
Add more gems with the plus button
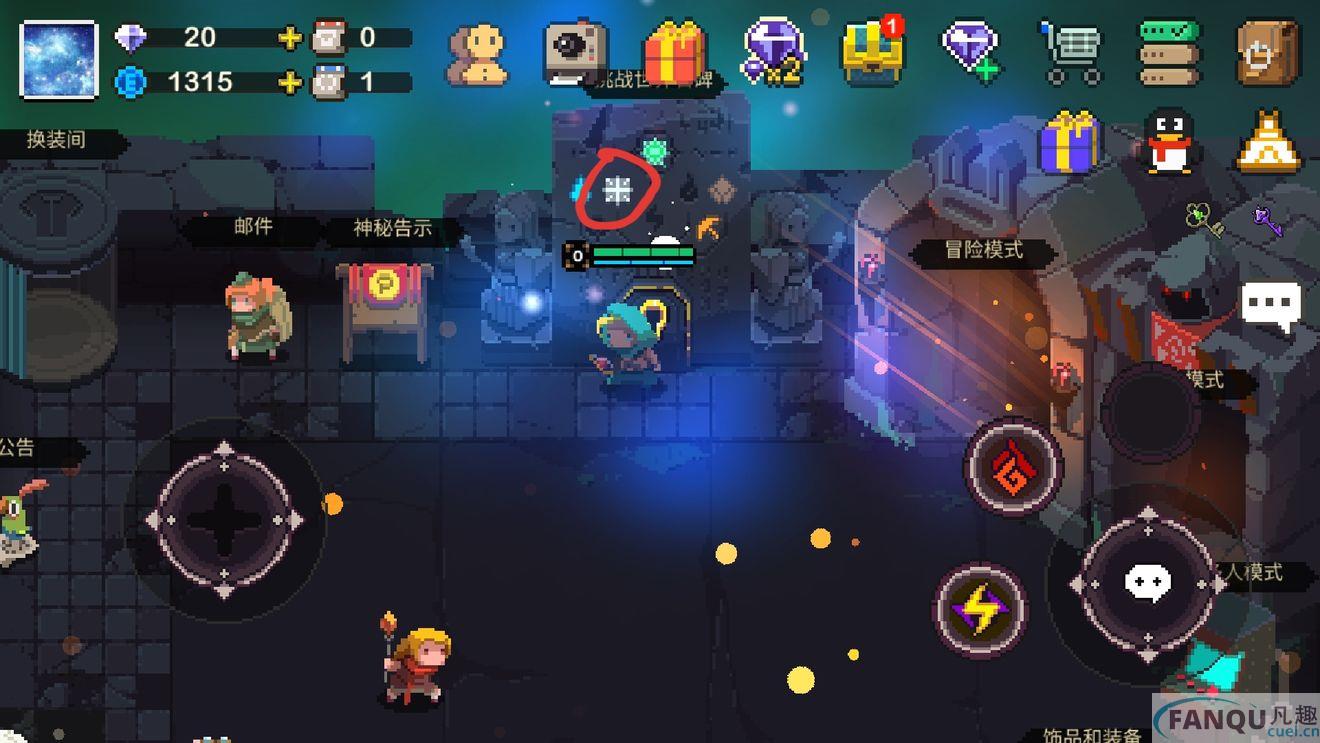290,38
